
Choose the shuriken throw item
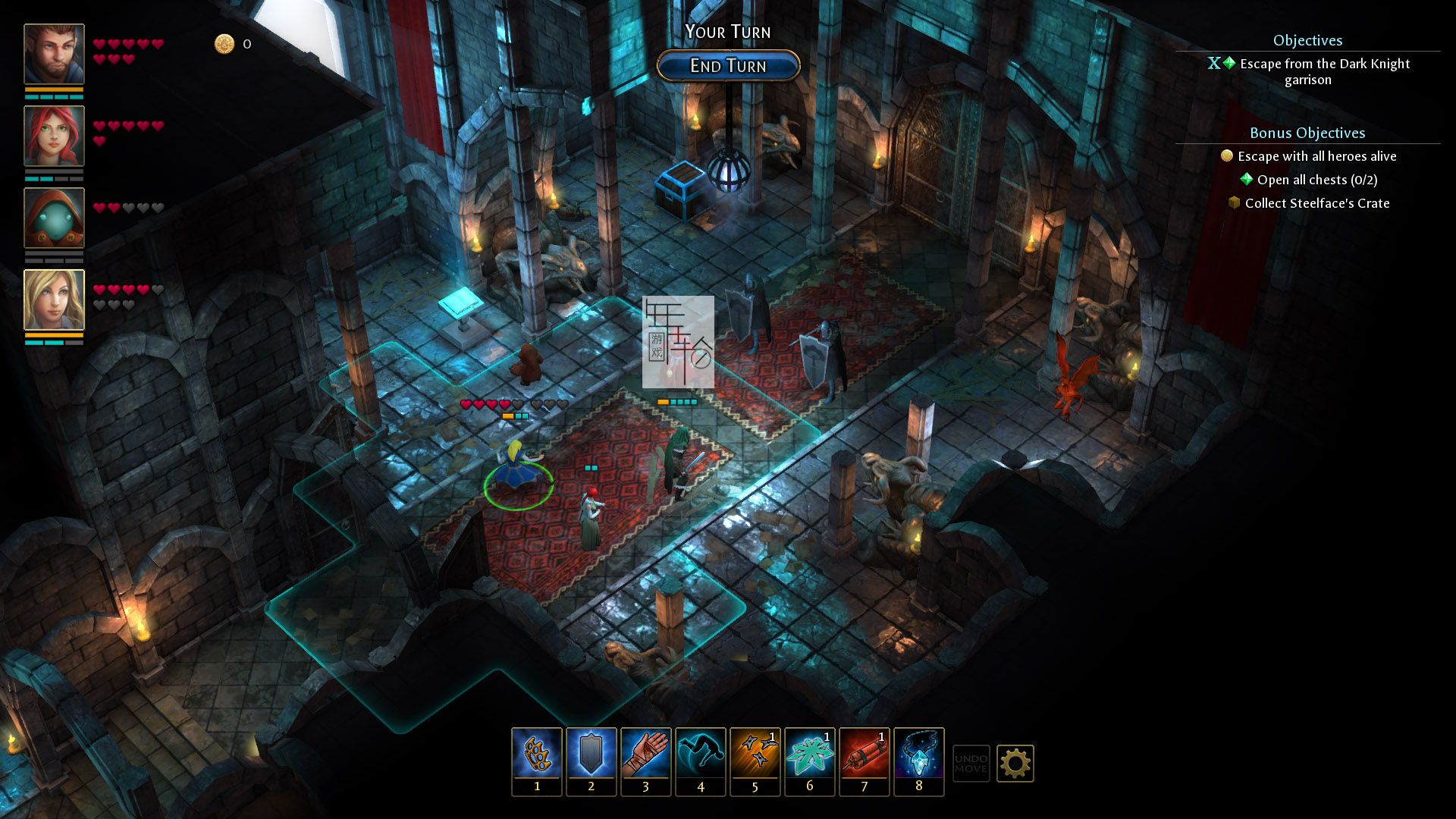pos(755,755)
